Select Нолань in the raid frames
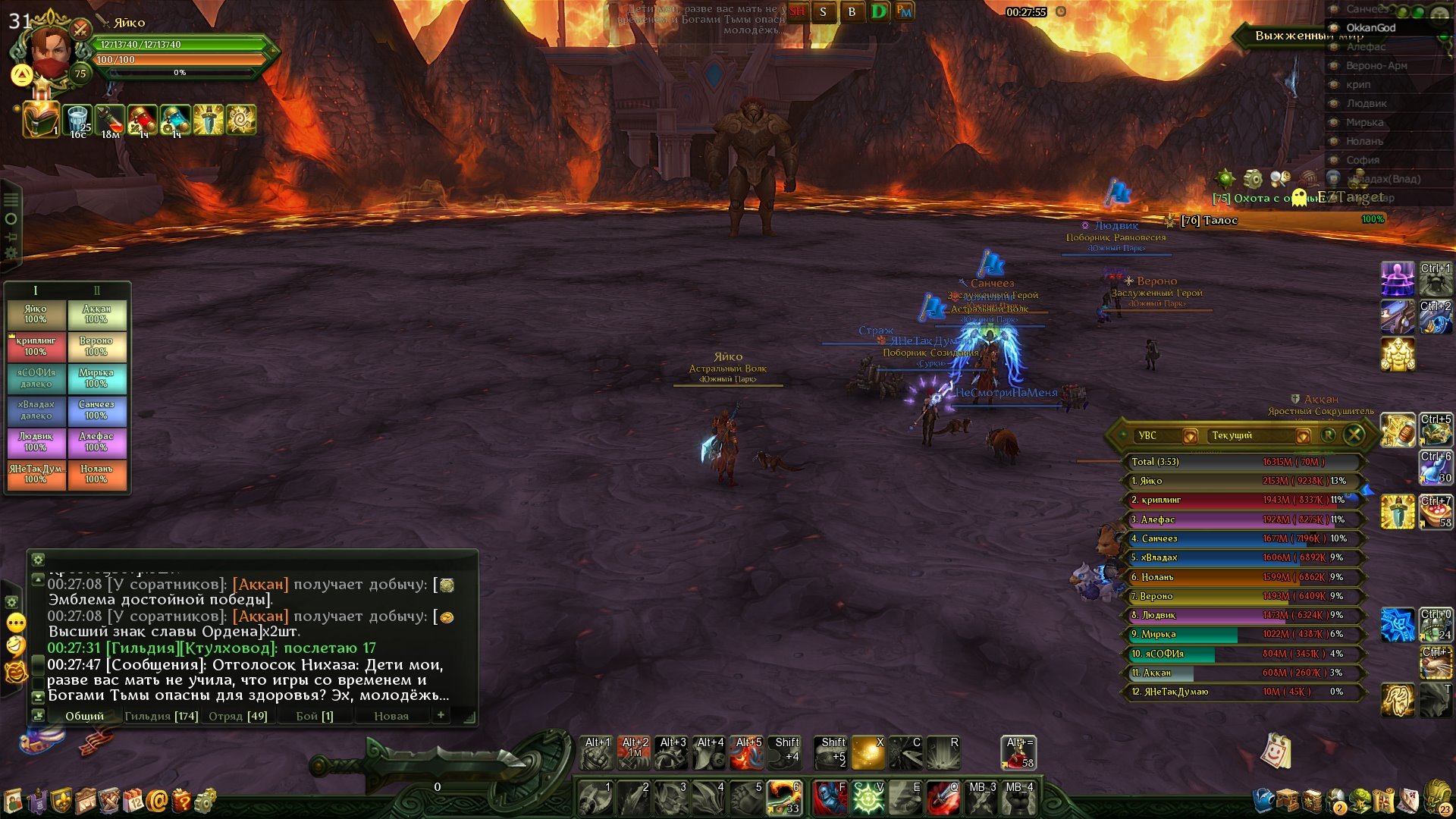The height and width of the screenshot is (819, 1456). 96,474
